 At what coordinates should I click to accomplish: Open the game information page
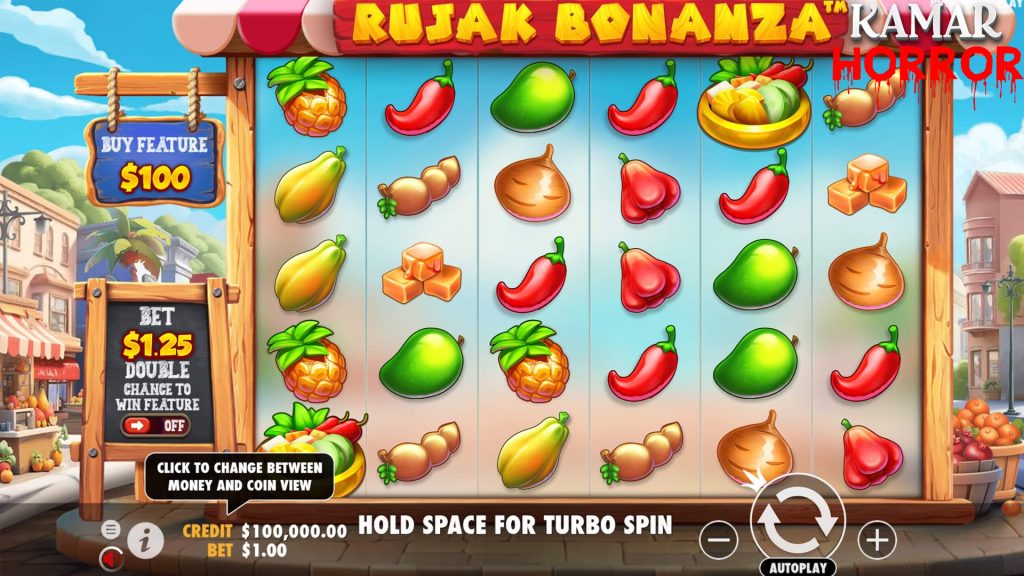pyautogui.click(x=146, y=540)
